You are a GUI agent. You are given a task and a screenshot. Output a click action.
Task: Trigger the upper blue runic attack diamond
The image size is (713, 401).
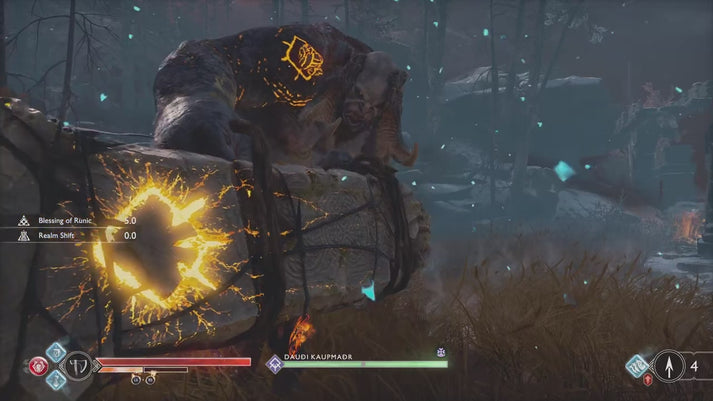click(x=55, y=351)
